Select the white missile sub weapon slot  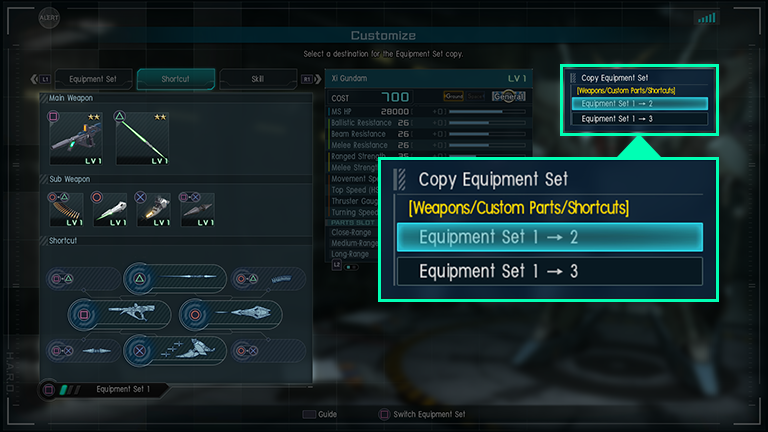[110, 209]
